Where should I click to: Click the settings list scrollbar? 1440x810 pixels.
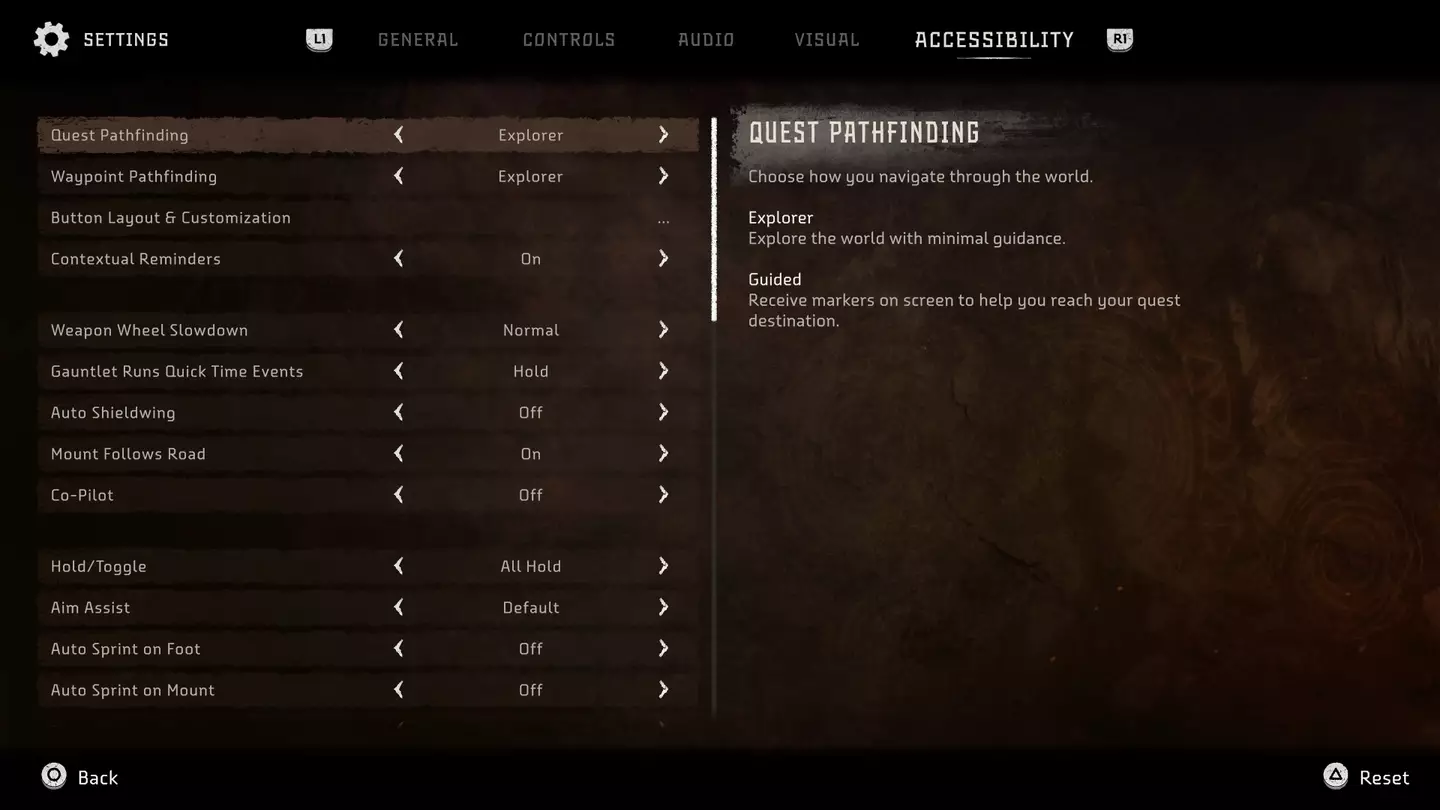714,220
